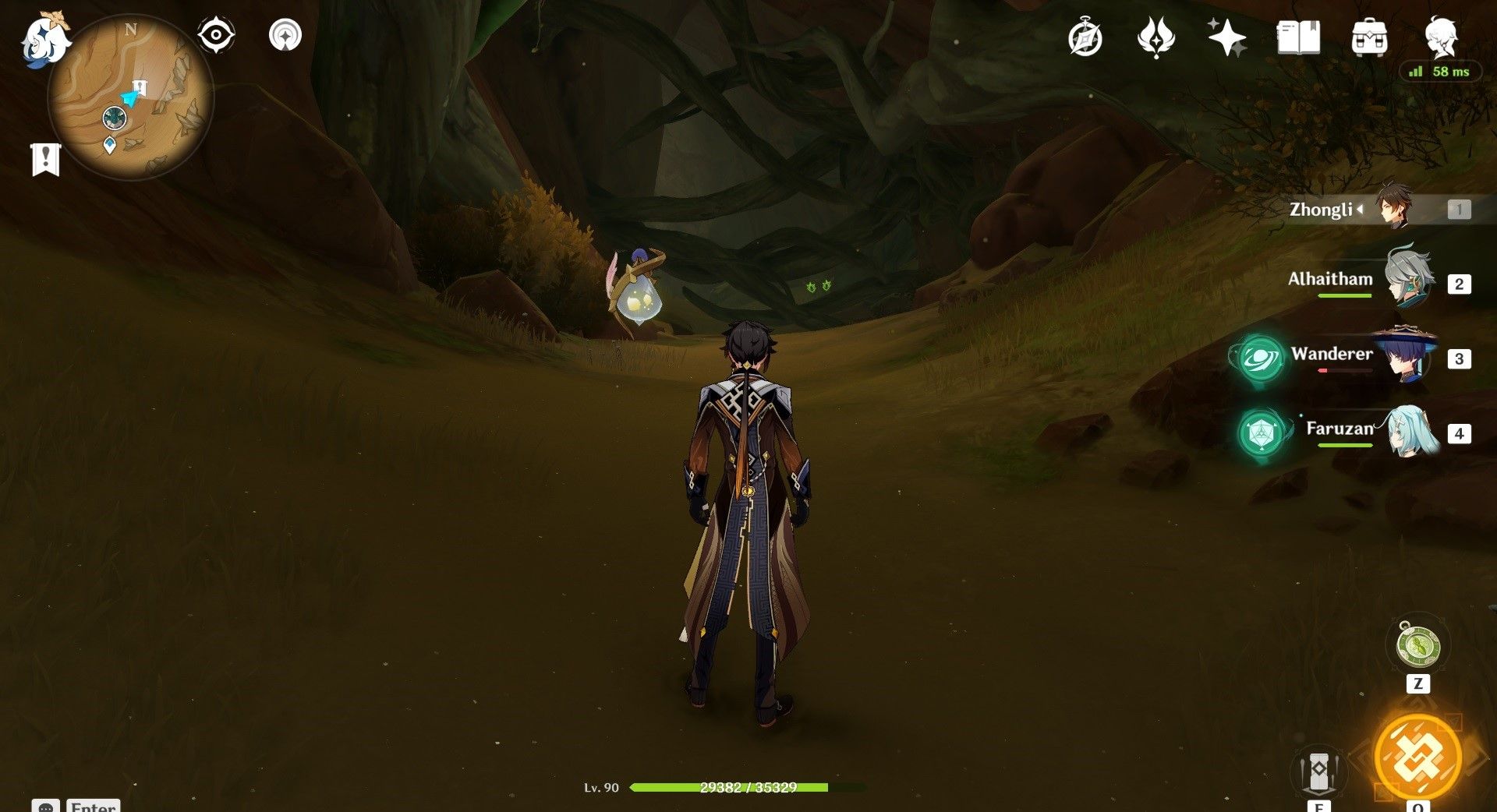Use the Elemental Skill E icon

click(1319, 771)
